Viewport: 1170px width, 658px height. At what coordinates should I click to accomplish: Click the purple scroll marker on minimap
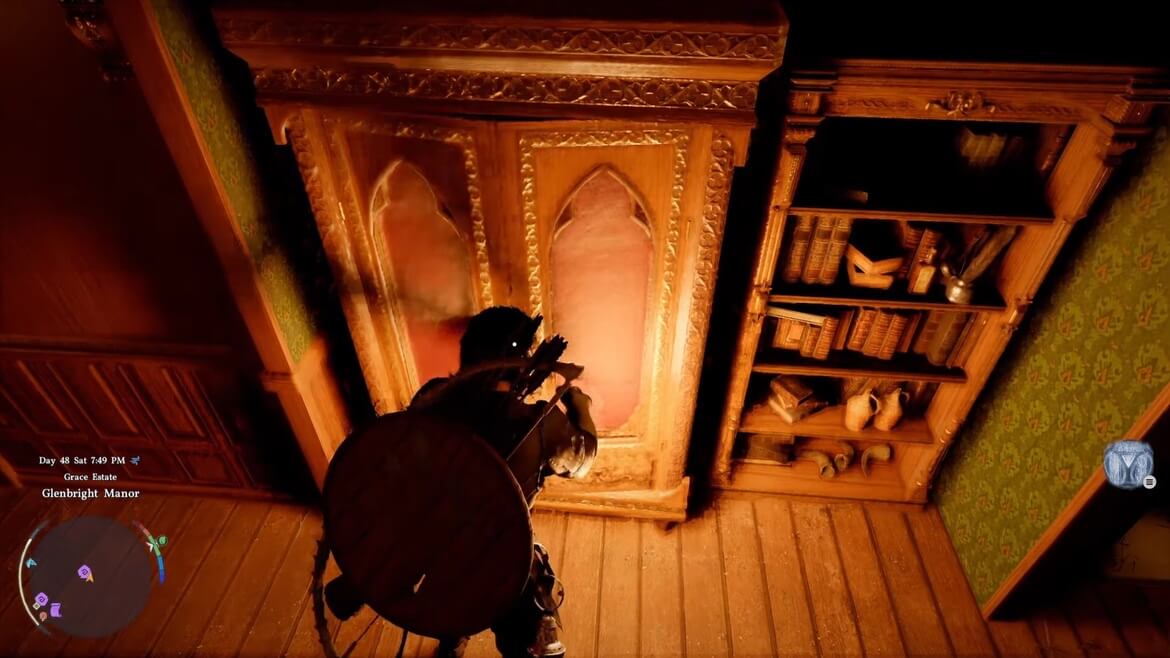tap(55, 608)
